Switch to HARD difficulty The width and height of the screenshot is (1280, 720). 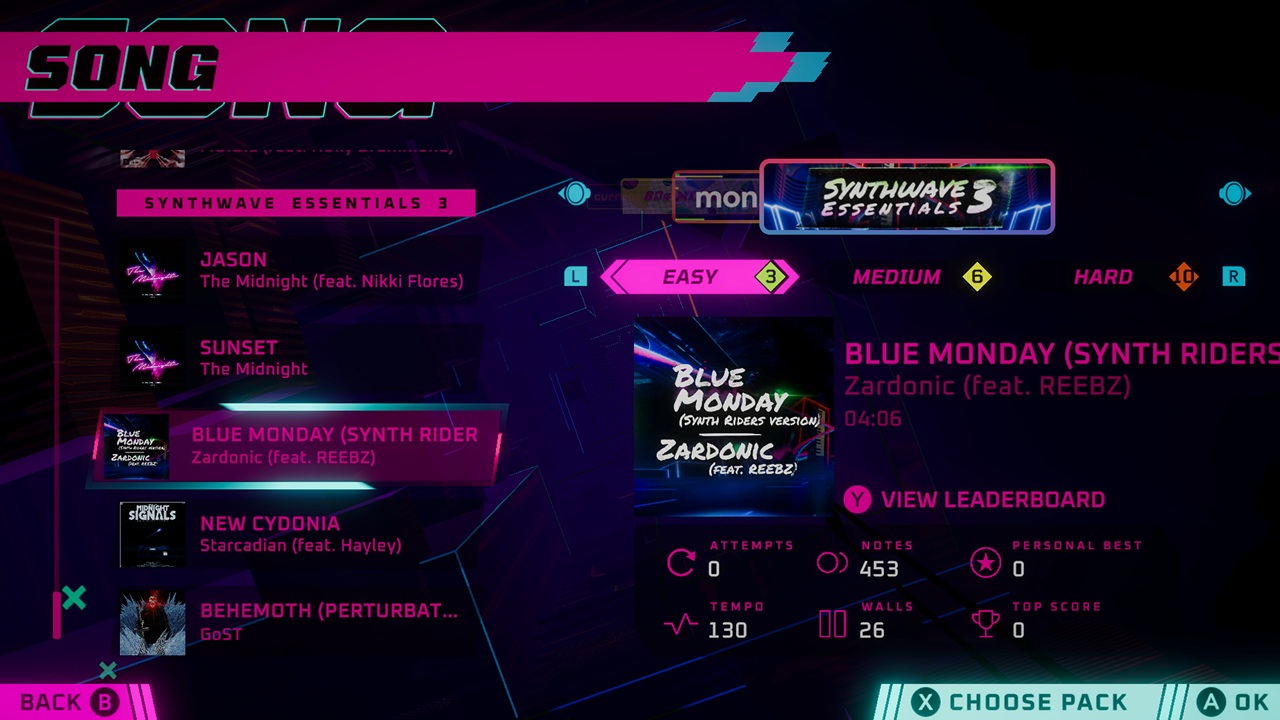pyautogui.click(x=1103, y=277)
